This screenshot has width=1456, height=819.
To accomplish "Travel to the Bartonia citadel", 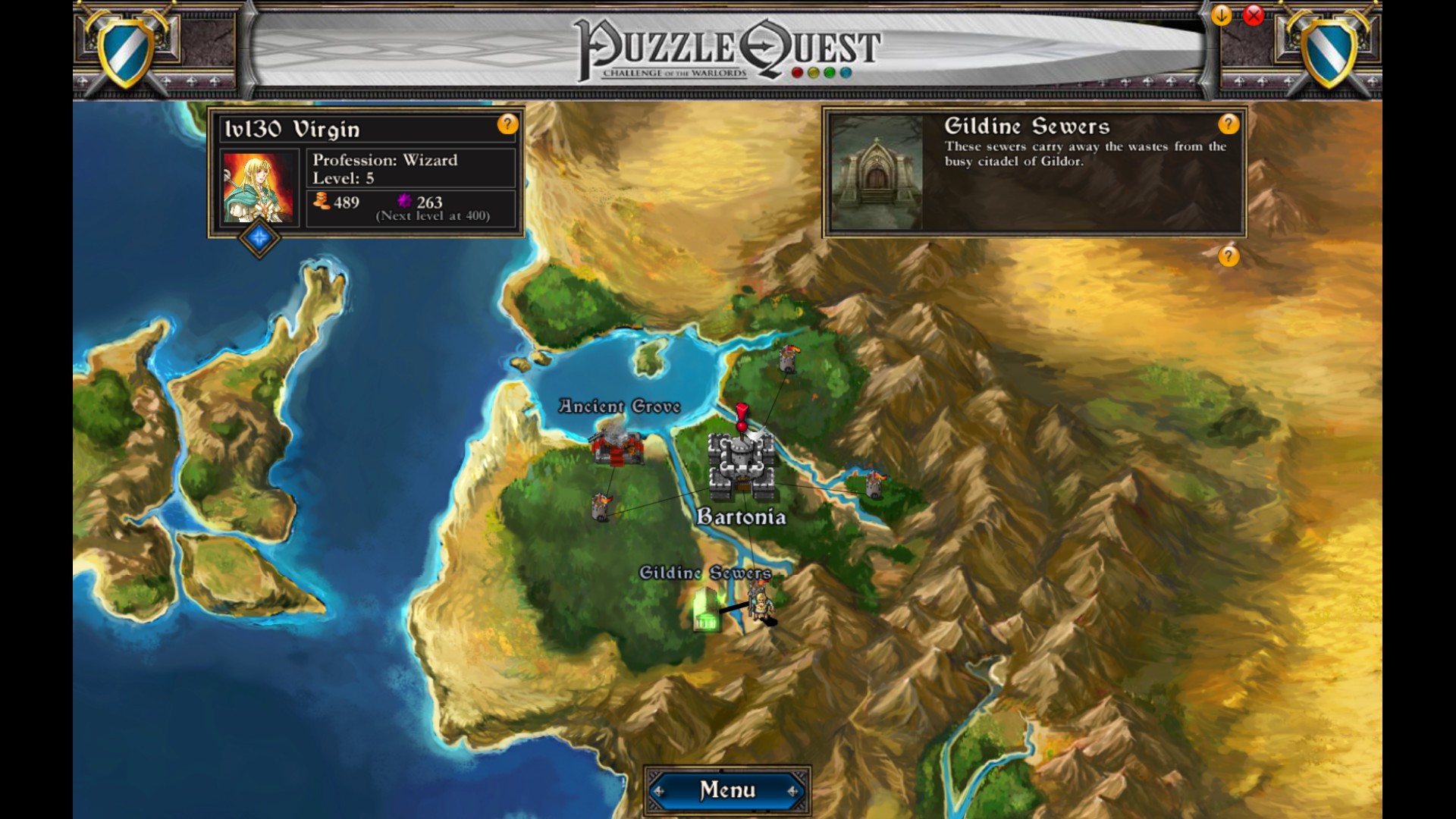I will (741, 464).
